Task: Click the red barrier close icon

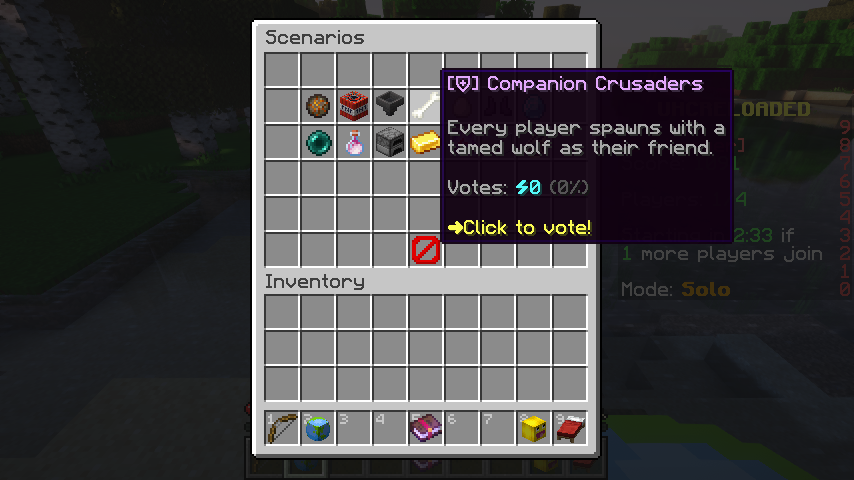Action: point(426,250)
